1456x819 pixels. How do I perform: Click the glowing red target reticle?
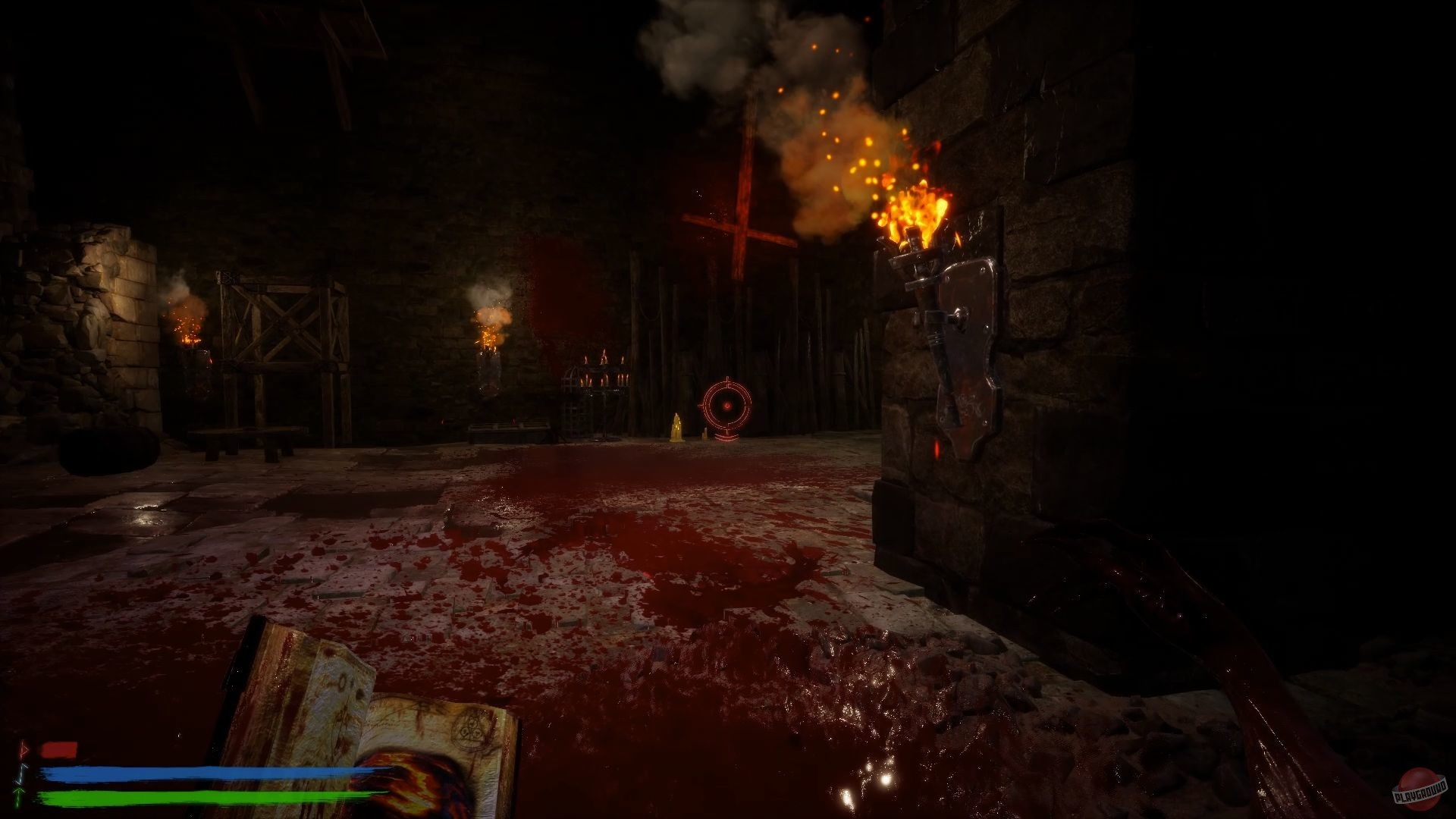coord(726,406)
